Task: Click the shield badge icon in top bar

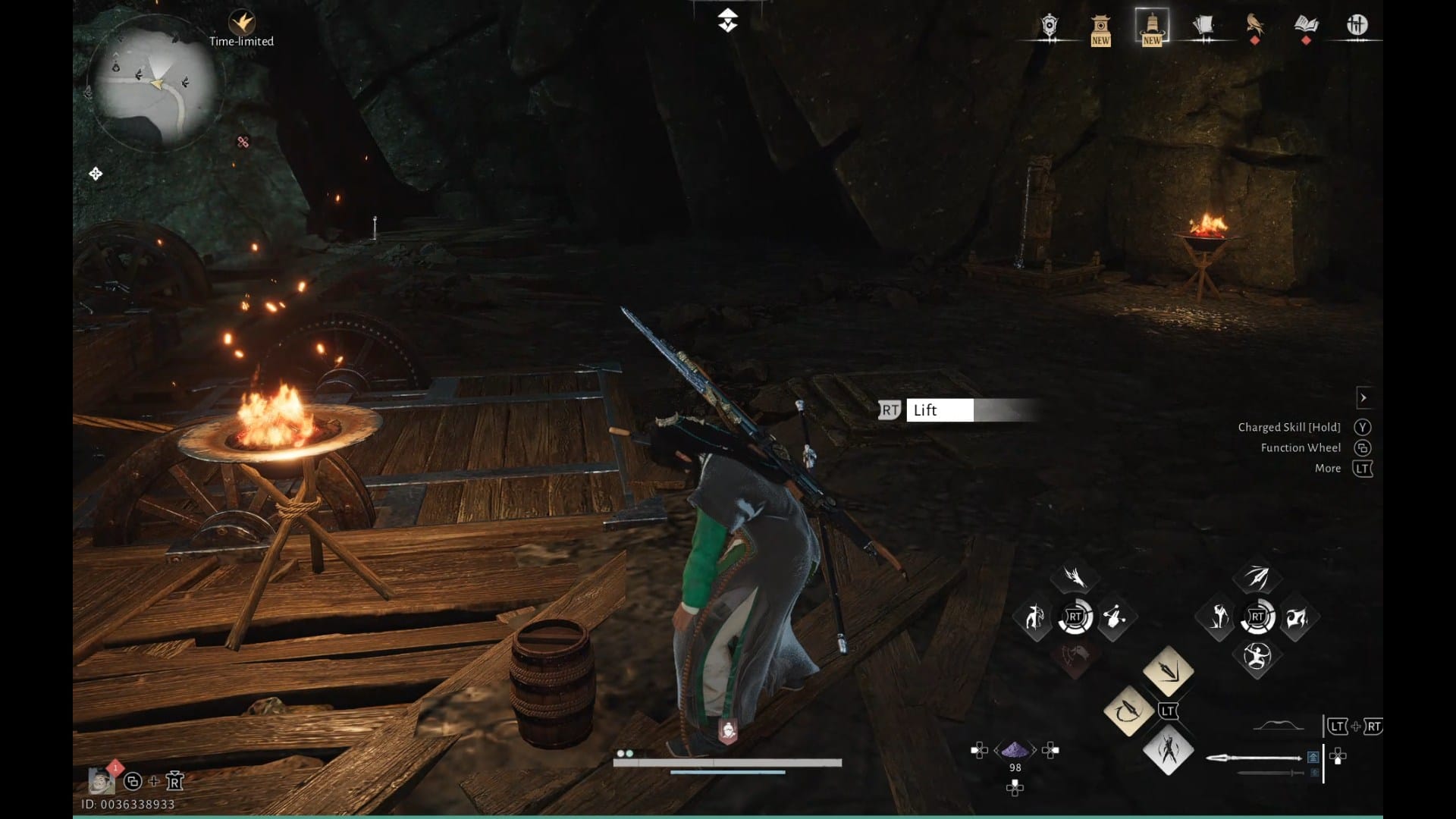Action: tap(1050, 26)
